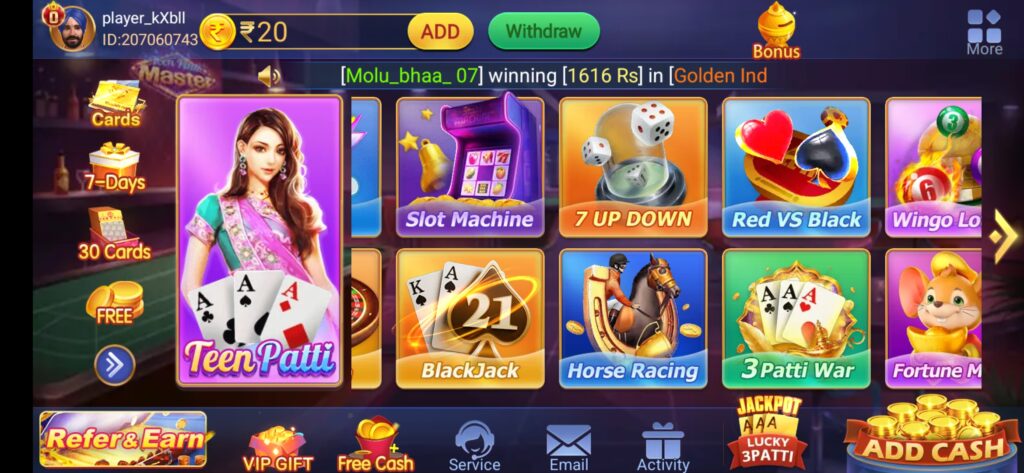Choose the Red VS Black game
Viewport: 1024px width, 473px height.
click(x=796, y=165)
